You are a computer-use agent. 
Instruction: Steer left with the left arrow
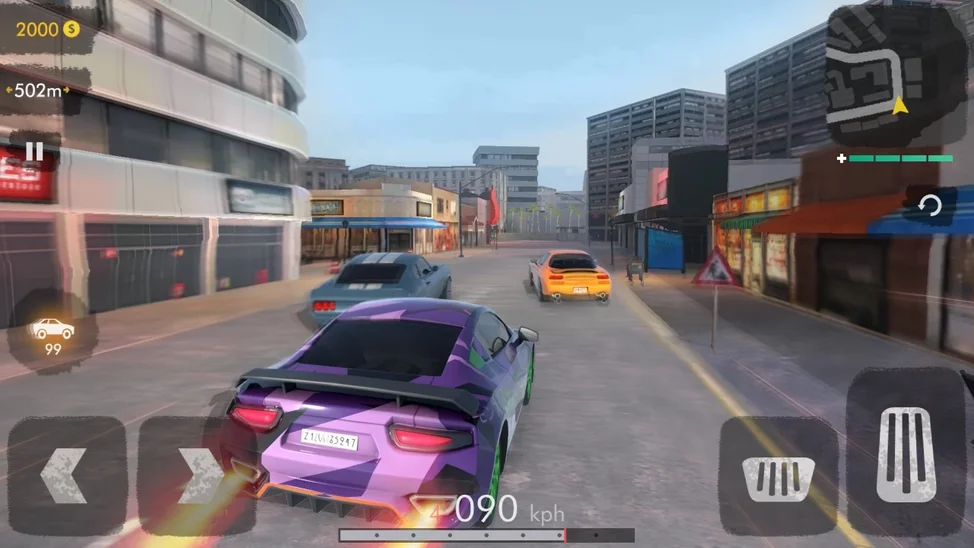point(66,476)
